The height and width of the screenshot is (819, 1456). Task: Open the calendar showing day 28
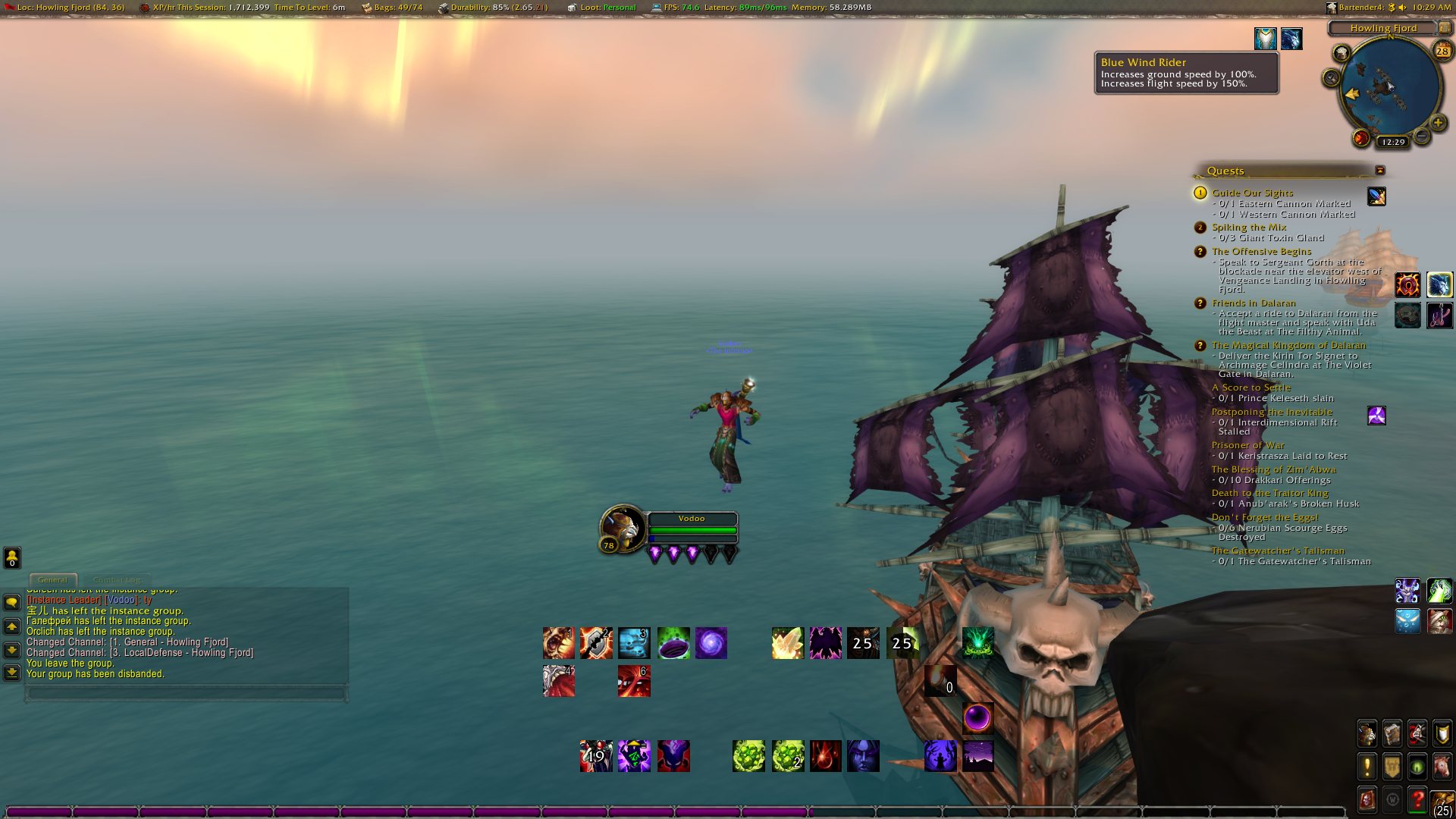pyautogui.click(x=1442, y=51)
